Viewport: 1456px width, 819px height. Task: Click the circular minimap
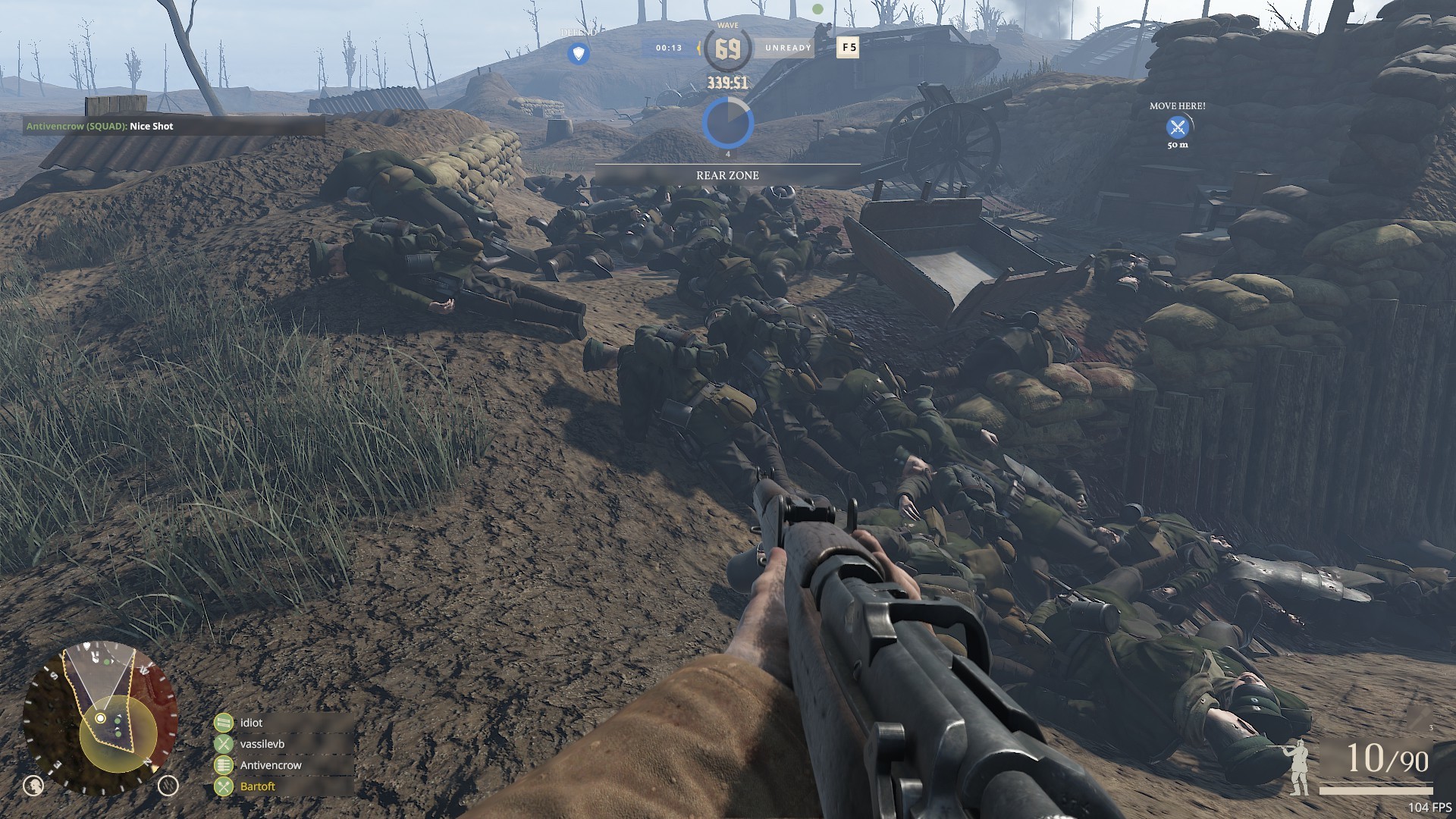pyautogui.click(x=101, y=718)
